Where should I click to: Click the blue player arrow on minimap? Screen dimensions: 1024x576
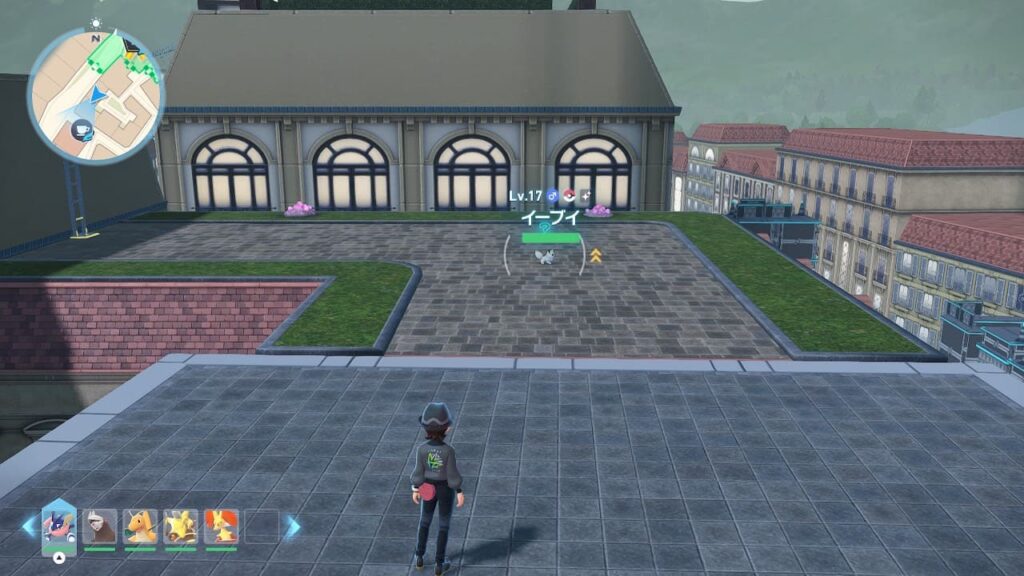(x=98, y=95)
